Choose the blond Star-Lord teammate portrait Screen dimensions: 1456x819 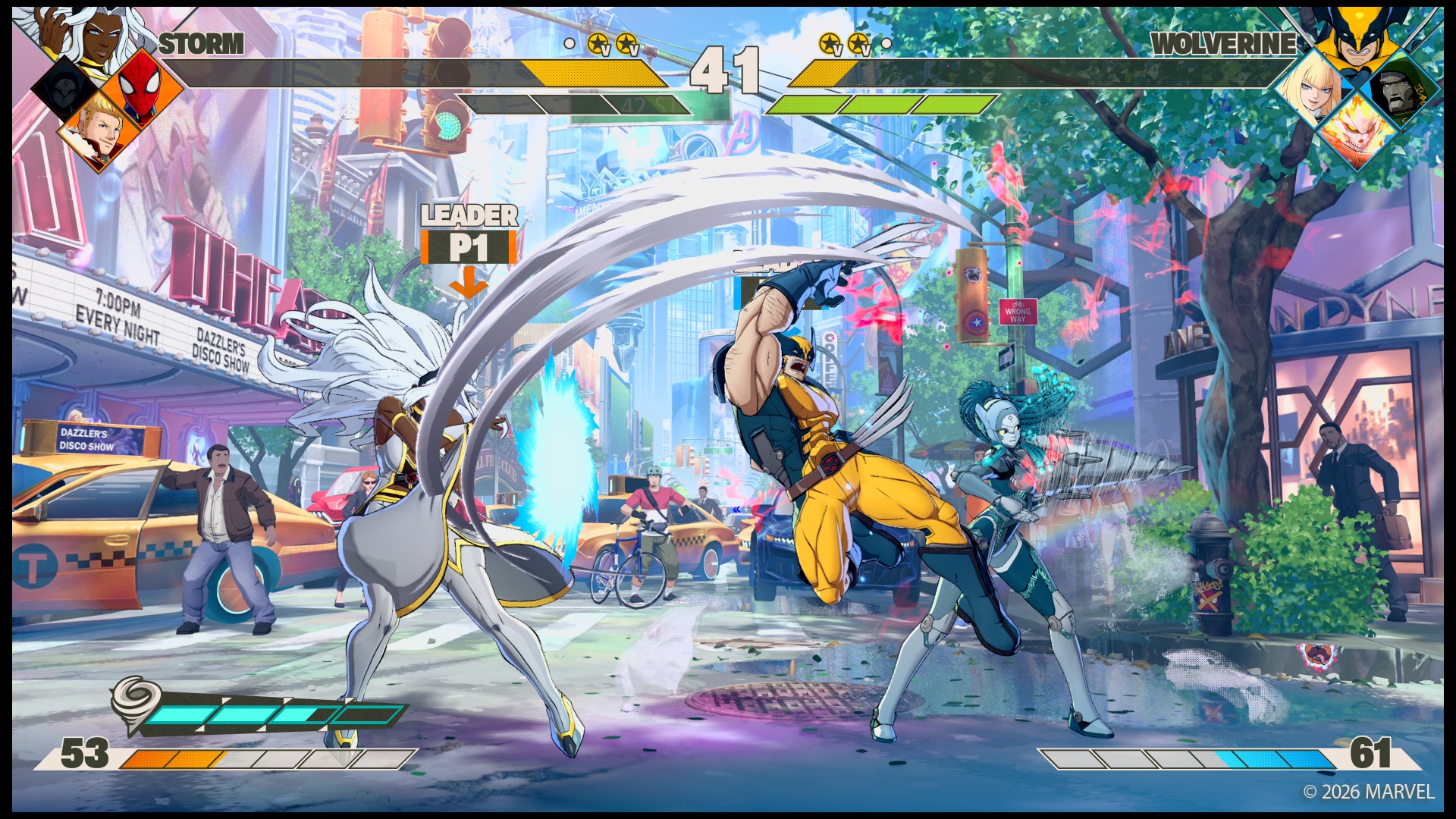[x=99, y=130]
